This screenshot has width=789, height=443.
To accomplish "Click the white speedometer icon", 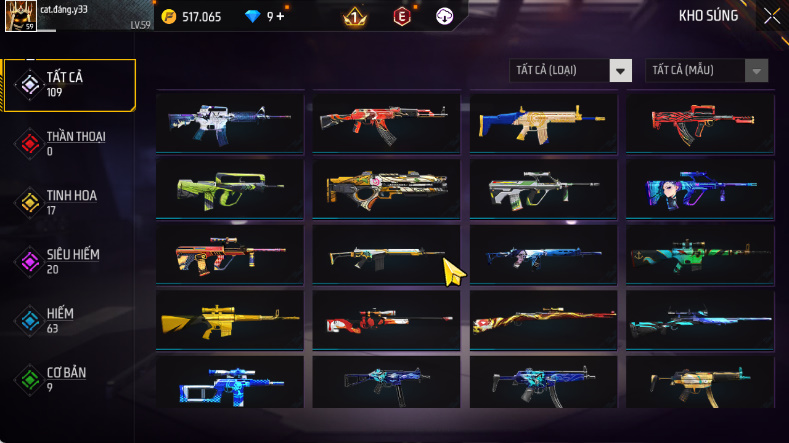I will pos(444,16).
